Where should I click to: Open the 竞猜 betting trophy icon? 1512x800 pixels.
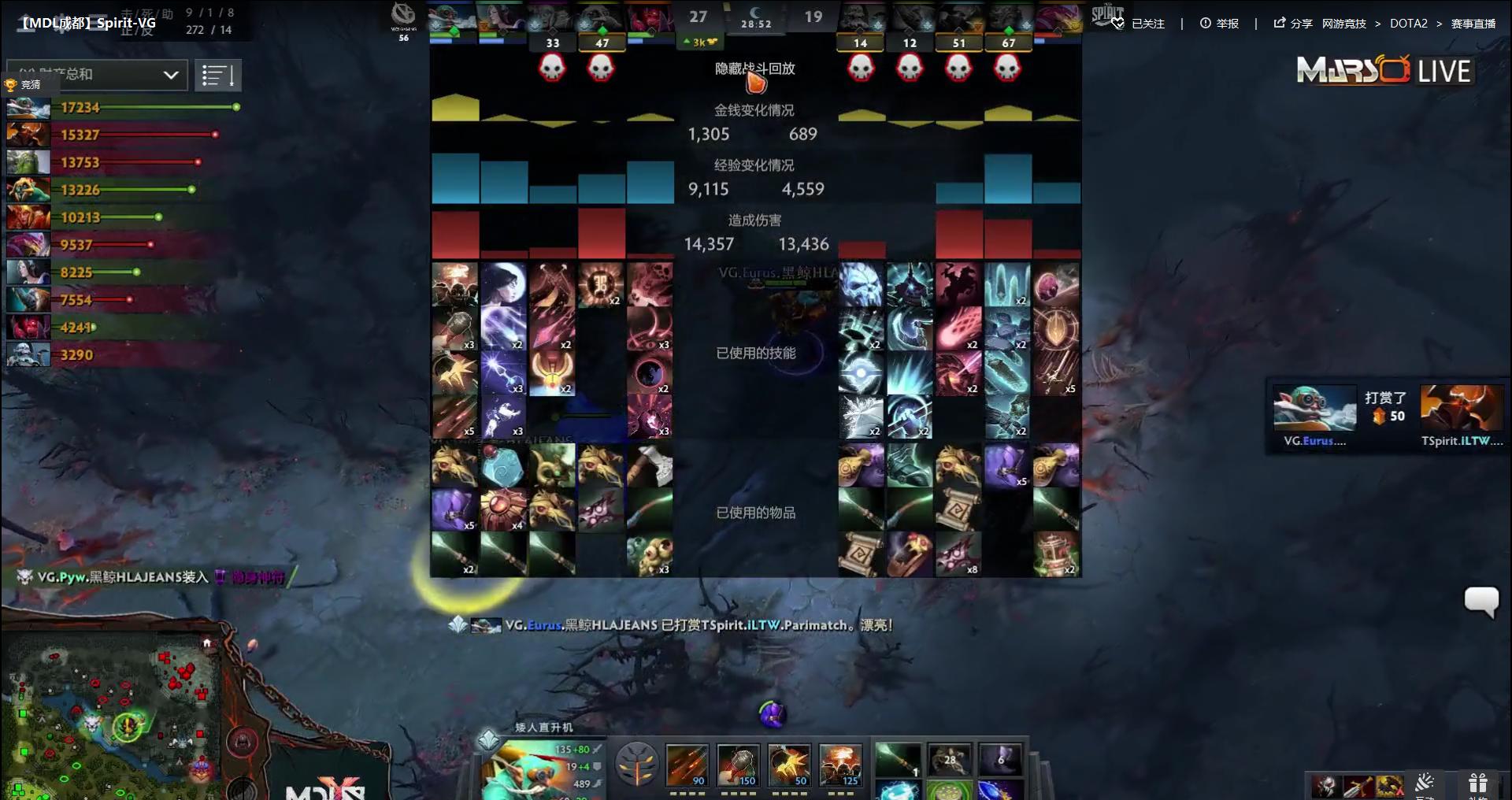click(11, 84)
